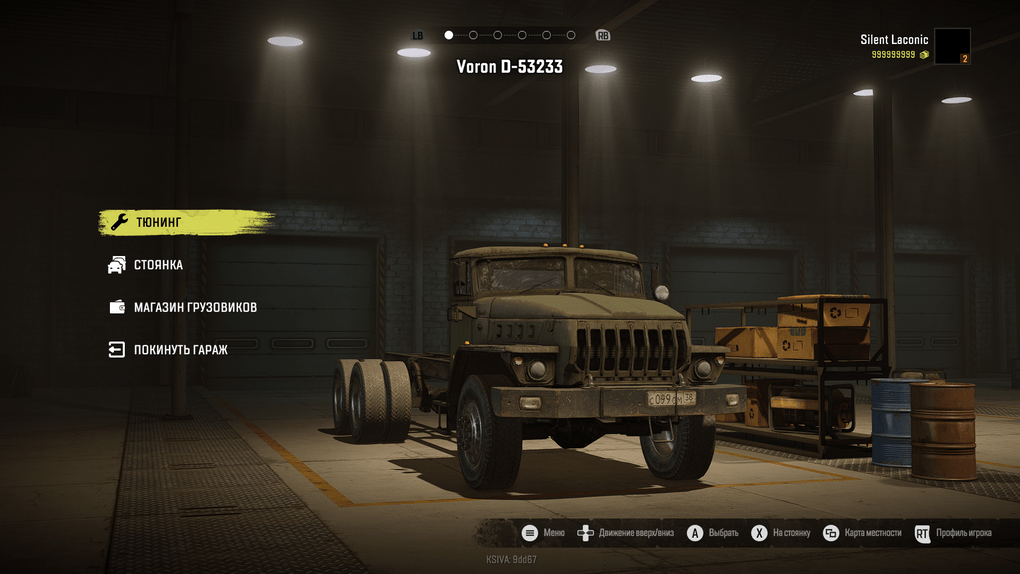The height and width of the screenshot is (574, 1020).
Task: Select the filled first truck page dot
Action: [449, 35]
